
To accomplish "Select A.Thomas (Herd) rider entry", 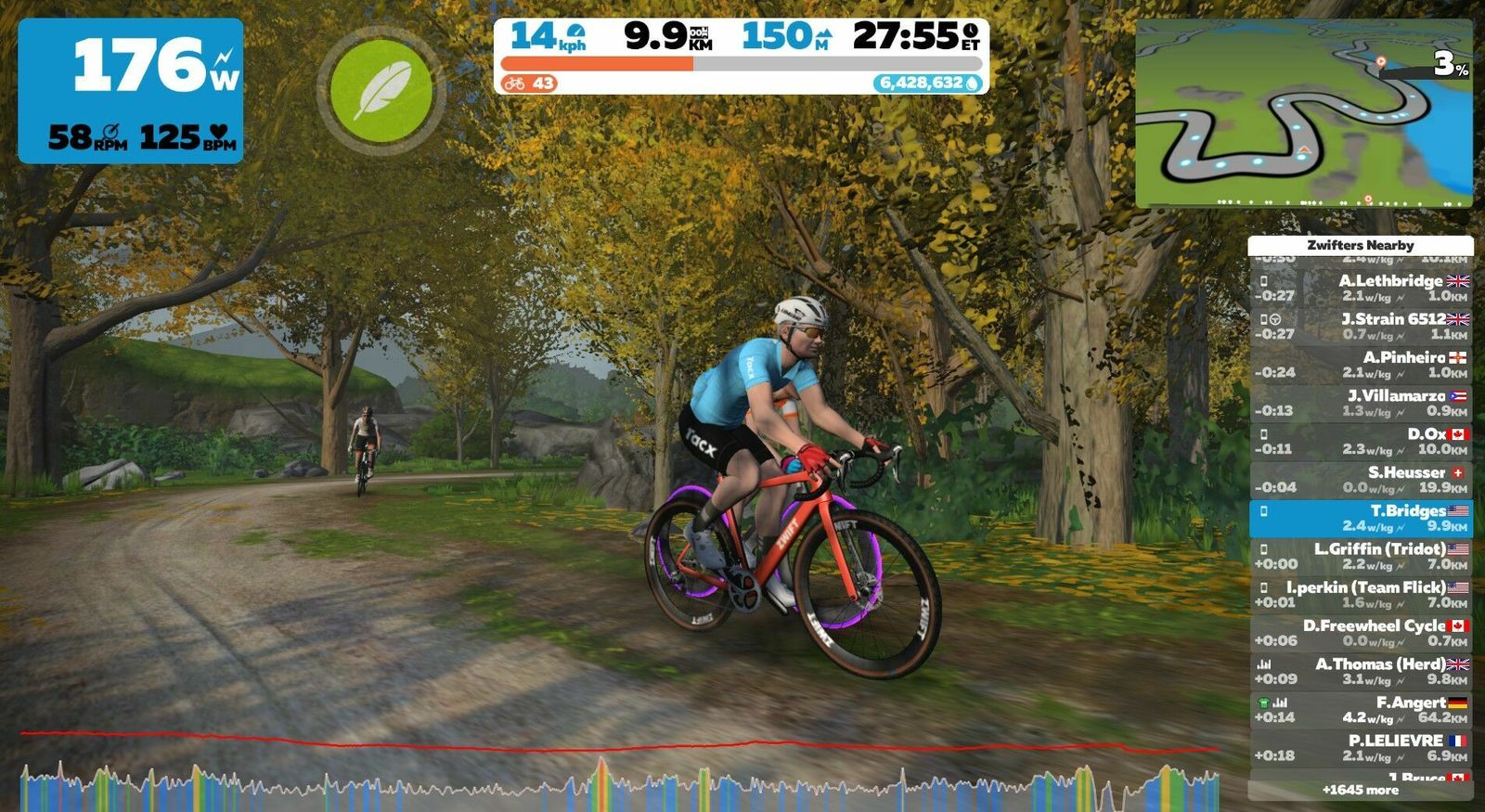I will coord(1361,671).
